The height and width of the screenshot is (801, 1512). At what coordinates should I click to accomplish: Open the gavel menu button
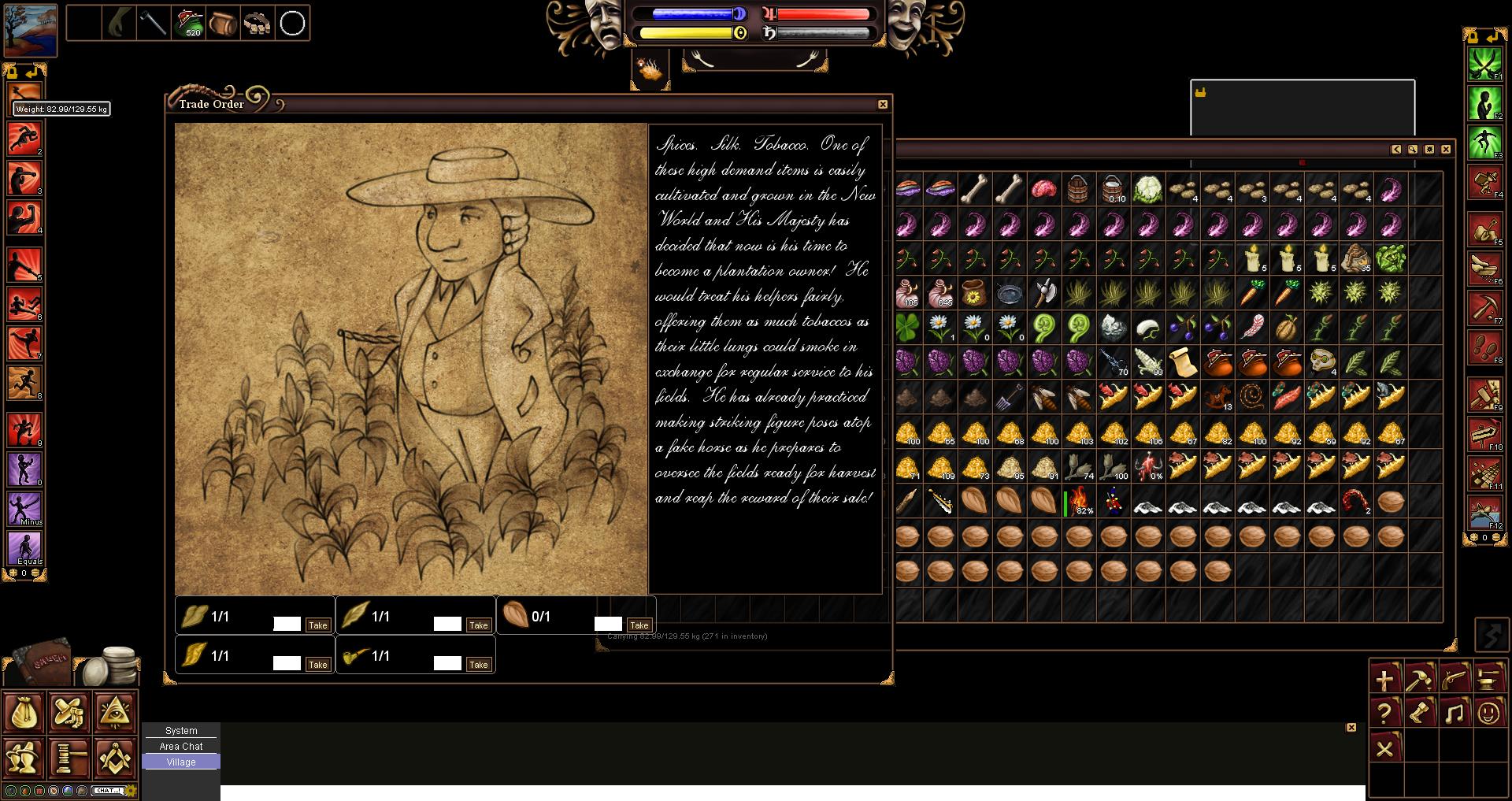pos(69,758)
